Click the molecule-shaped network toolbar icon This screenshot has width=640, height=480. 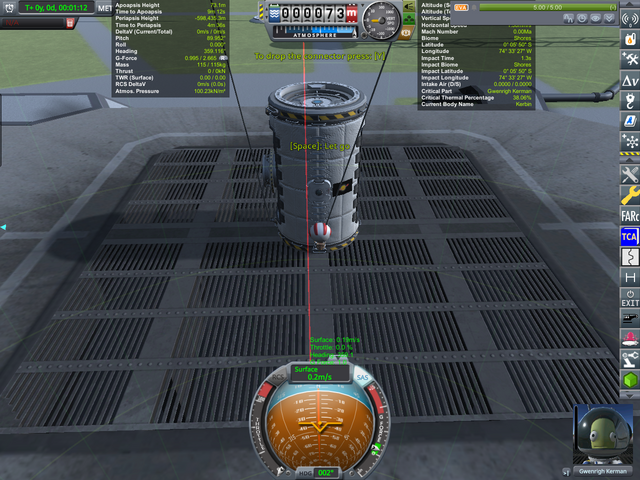tap(630, 142)
